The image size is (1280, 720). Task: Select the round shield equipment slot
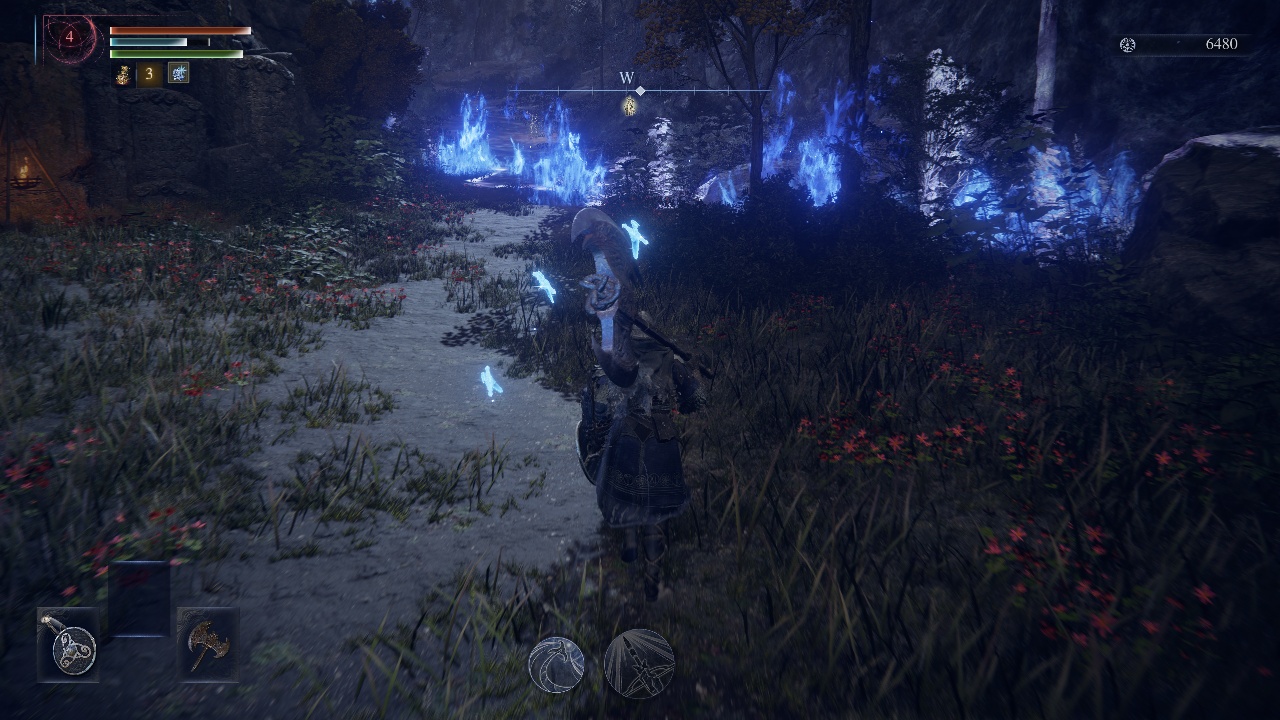(x=68, y=645)
